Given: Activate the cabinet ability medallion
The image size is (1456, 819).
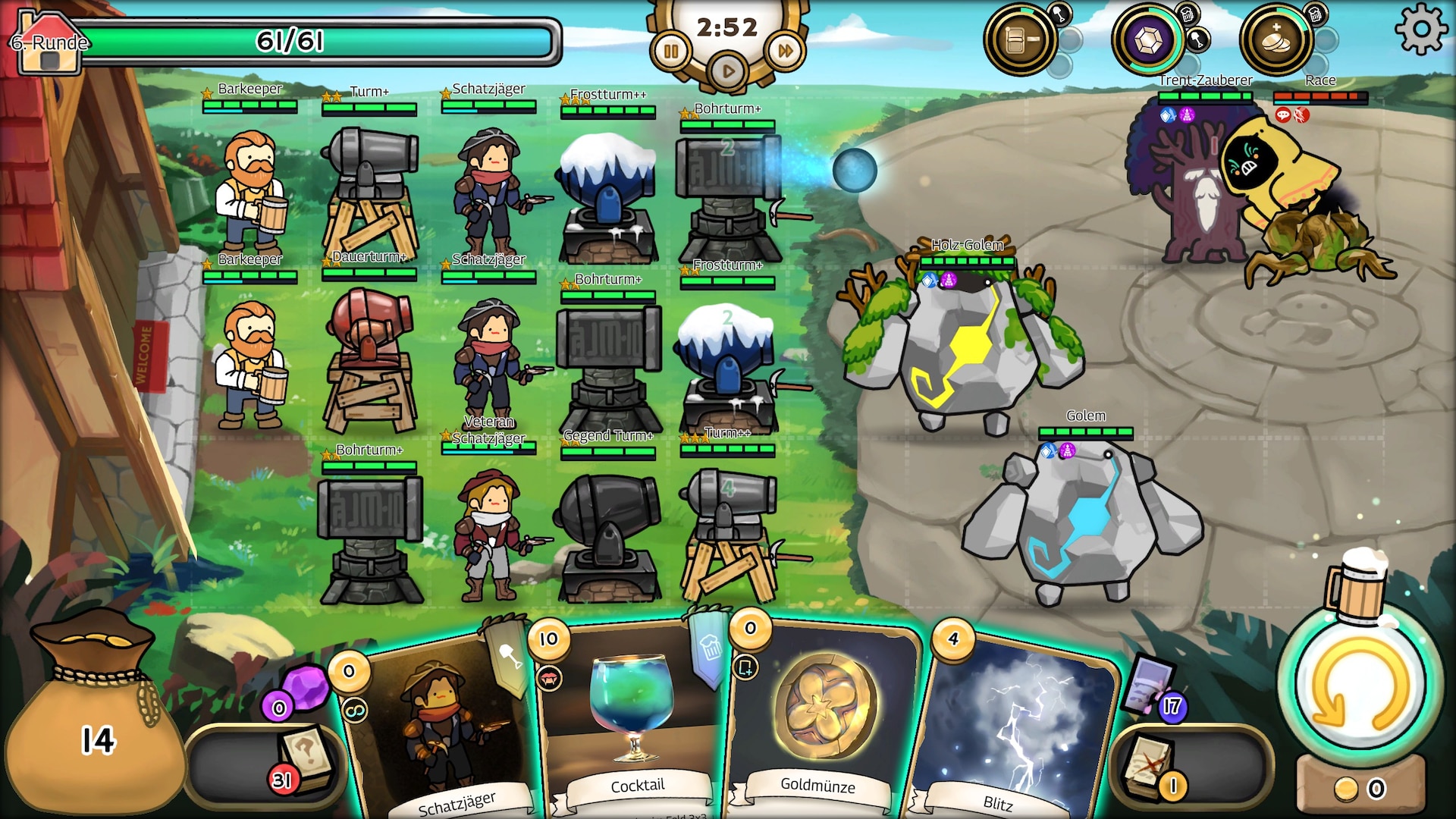Looking at the screenshot, I should pos(1018,39).
